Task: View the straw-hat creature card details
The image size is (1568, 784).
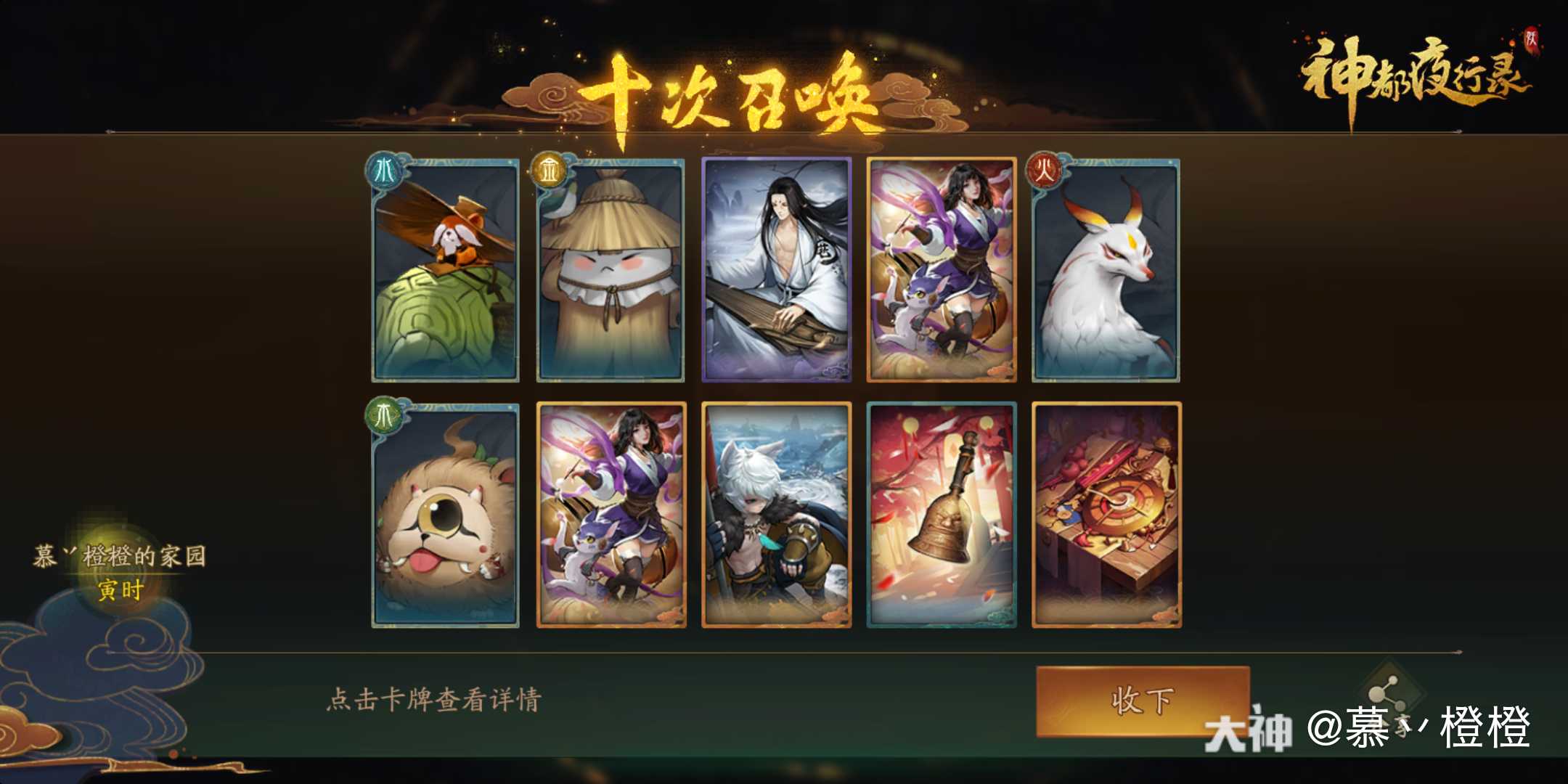Action: click(x=609, y=269)
